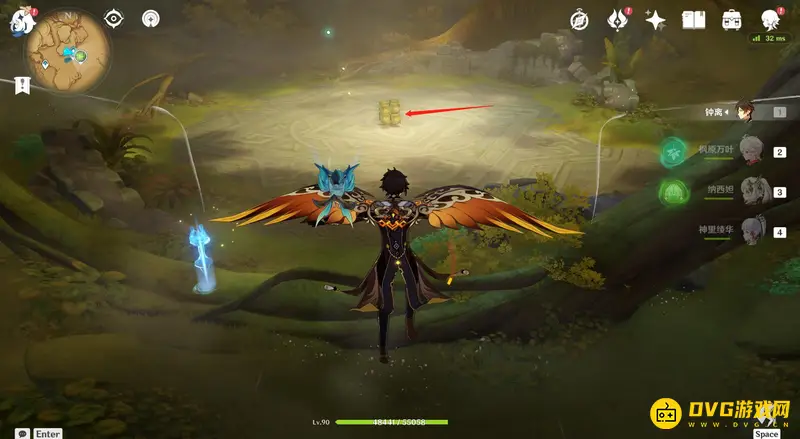Open the winged events icon

pos(618,19)
